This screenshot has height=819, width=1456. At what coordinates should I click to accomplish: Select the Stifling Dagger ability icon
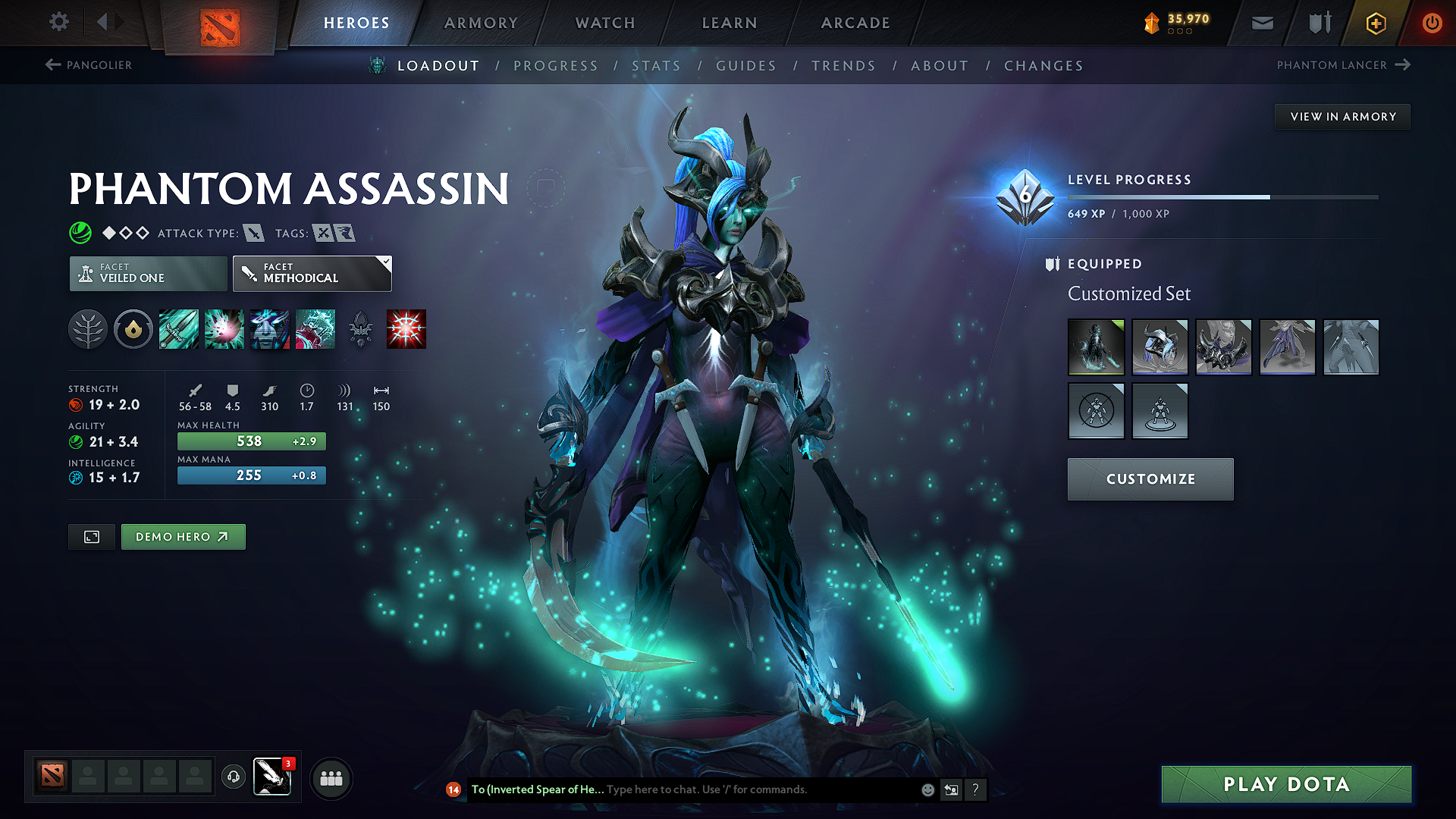[x=178, y=329]
